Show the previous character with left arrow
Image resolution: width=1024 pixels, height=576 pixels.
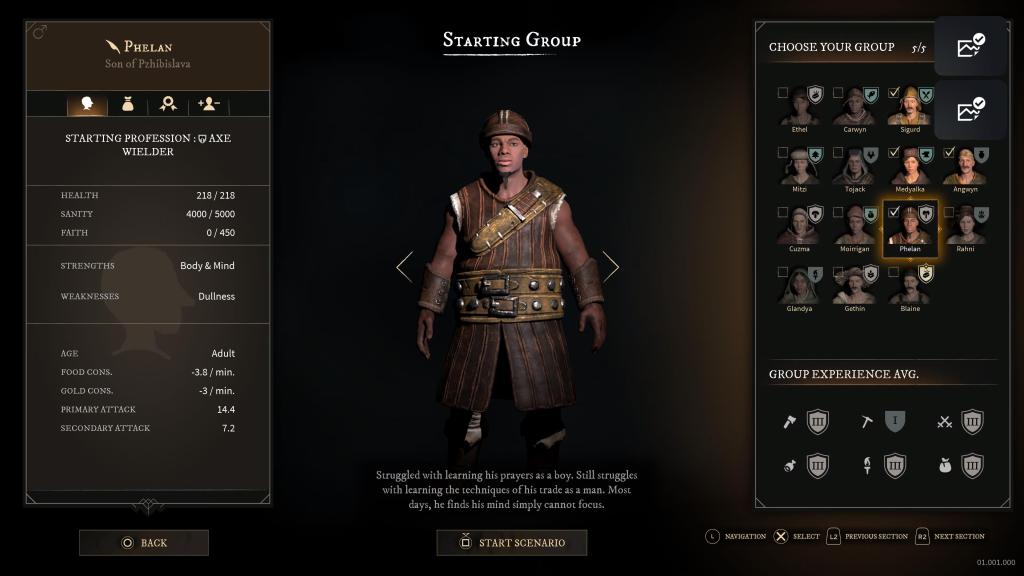(404, 267)
